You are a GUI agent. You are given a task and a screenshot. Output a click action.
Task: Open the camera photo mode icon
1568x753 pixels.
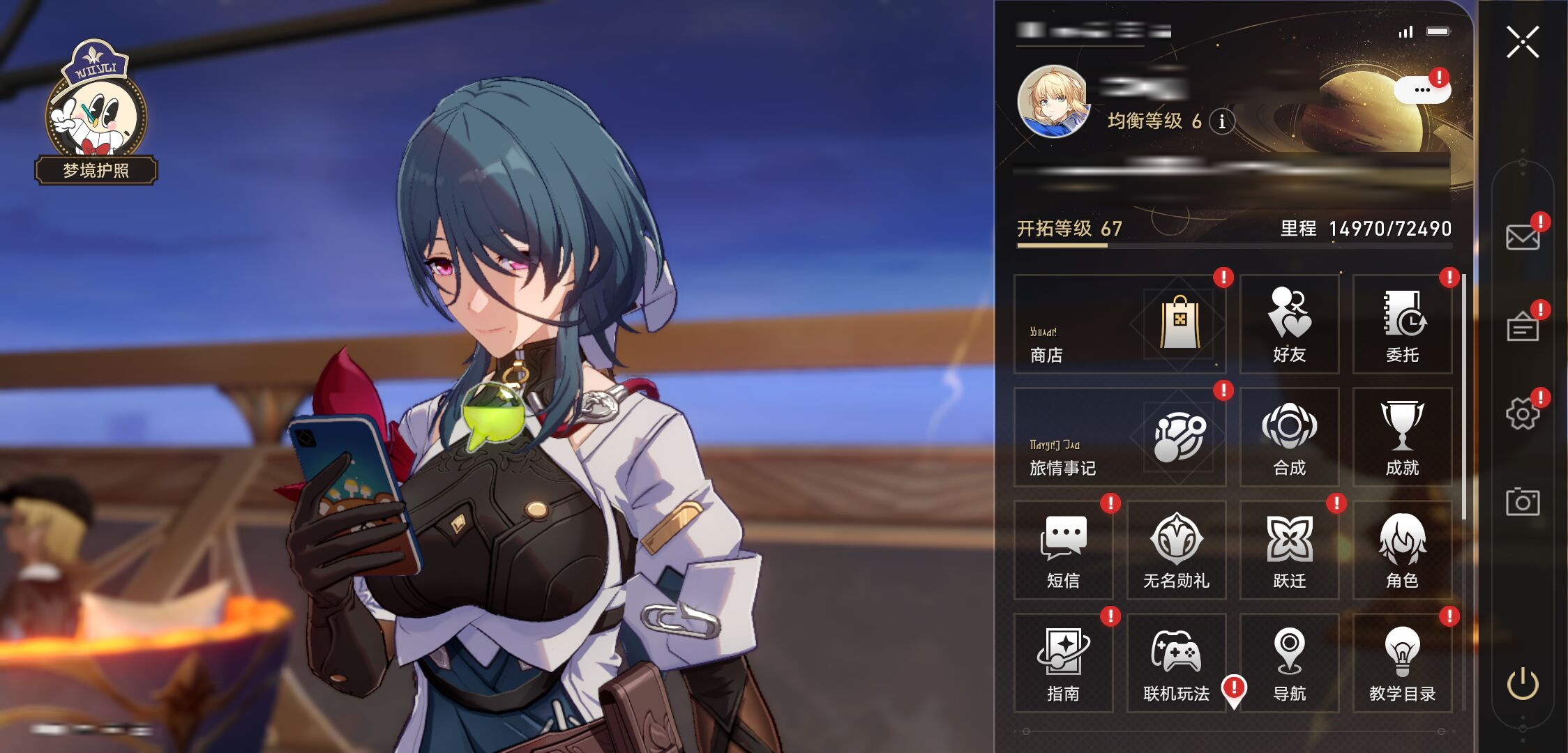click(1522, 502)
